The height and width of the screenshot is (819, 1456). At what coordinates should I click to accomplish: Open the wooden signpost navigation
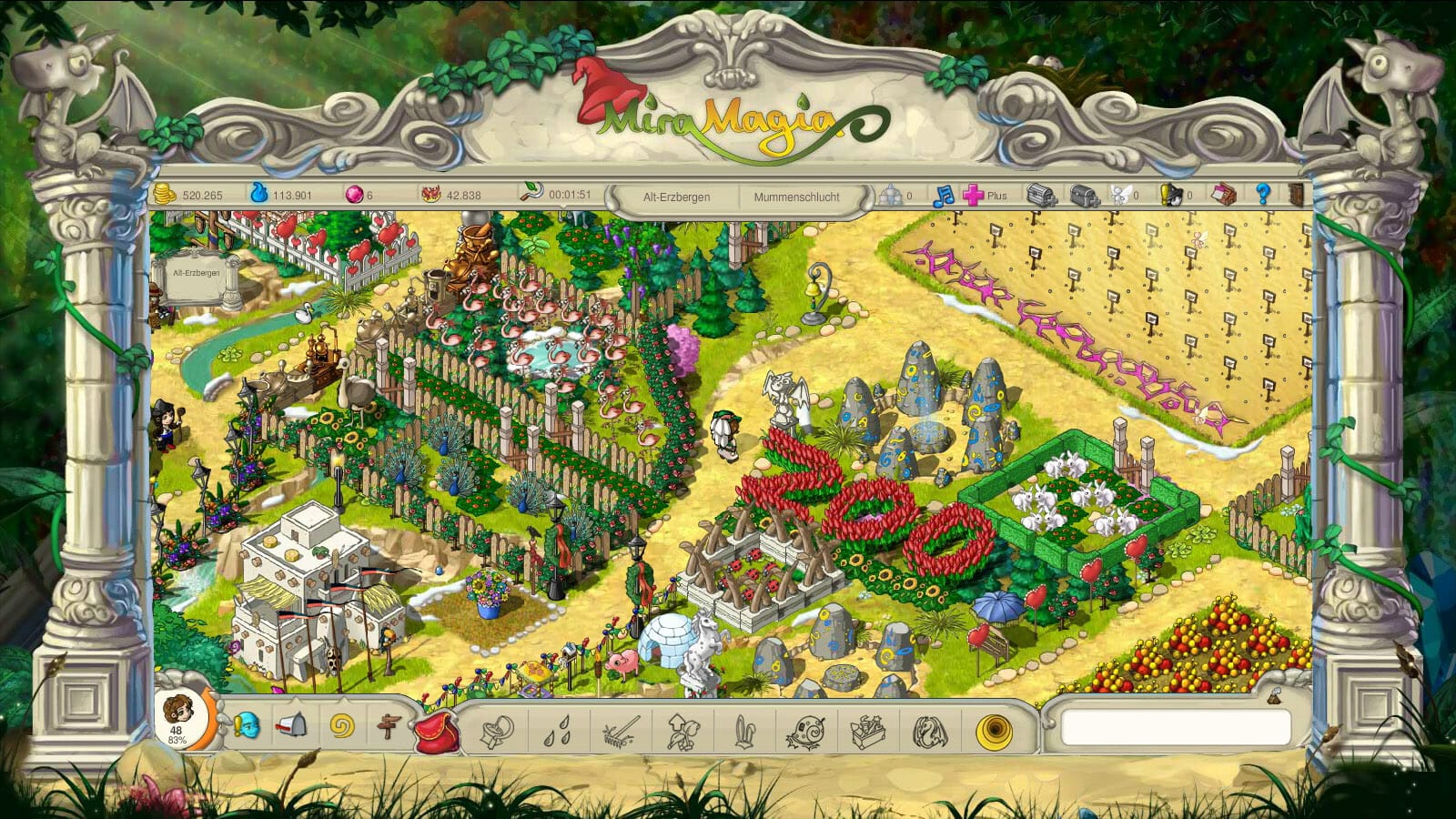pyautogui.click(x=389, y=727)
